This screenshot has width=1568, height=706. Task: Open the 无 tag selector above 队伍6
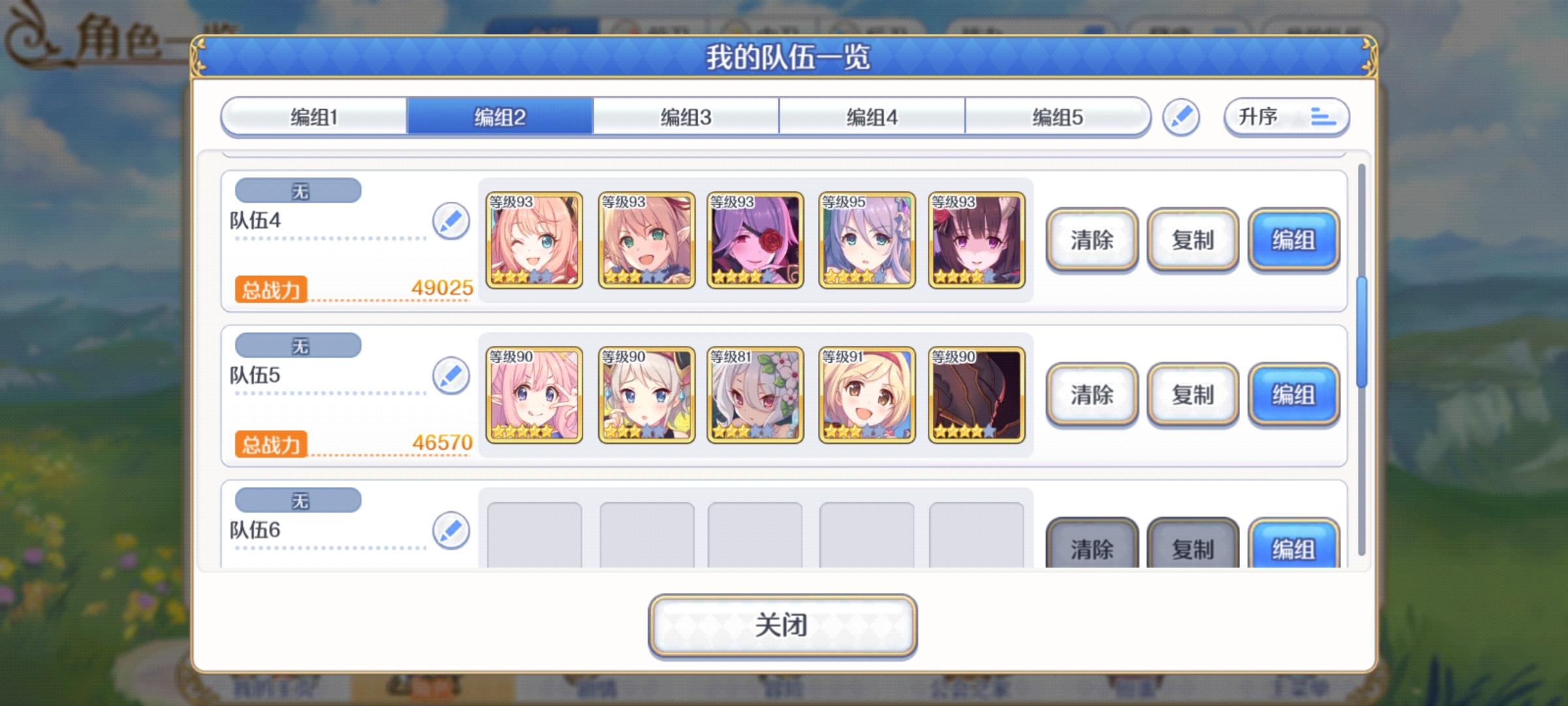[298, 500]
